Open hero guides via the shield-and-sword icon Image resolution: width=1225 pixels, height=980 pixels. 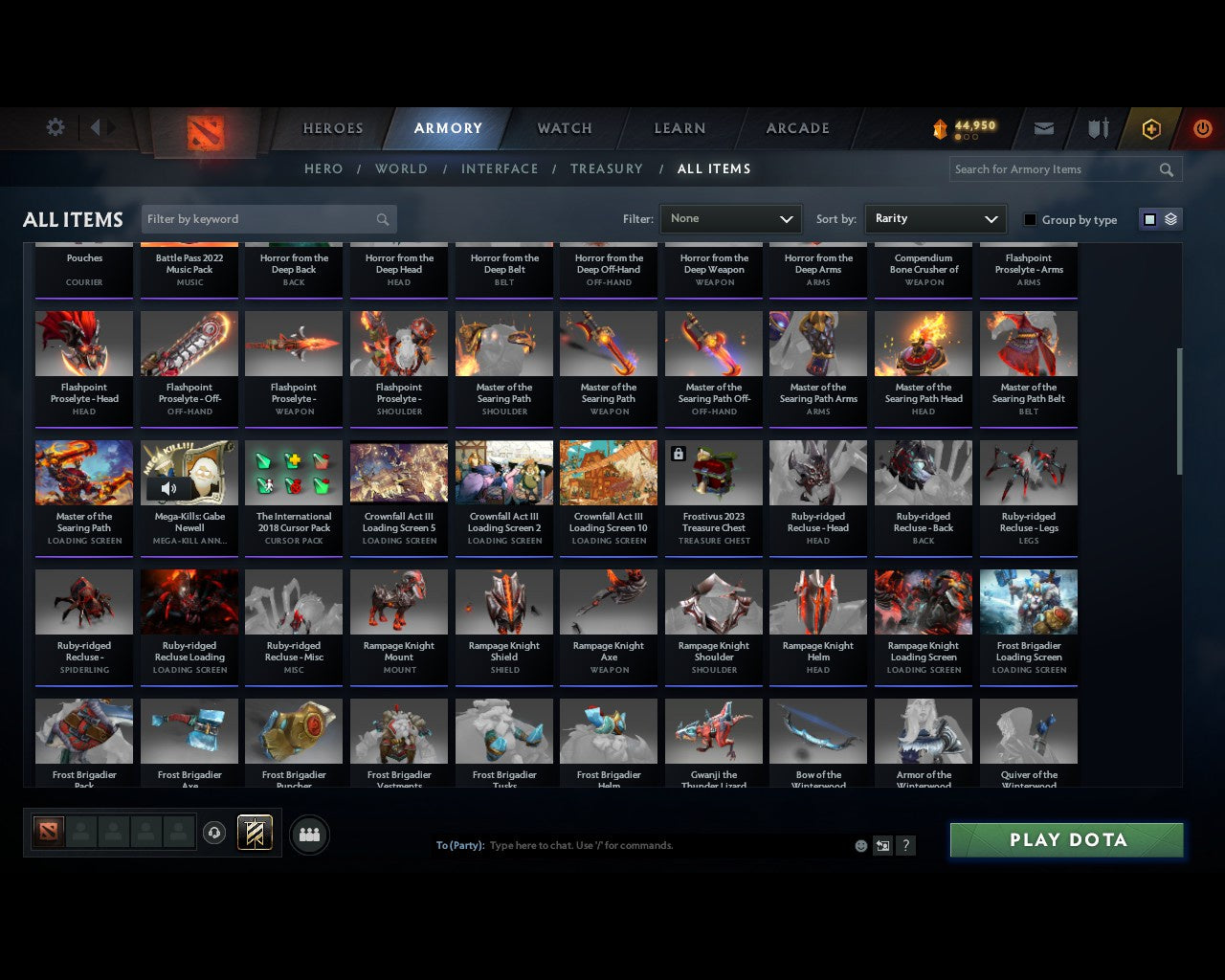[1097, 127]
